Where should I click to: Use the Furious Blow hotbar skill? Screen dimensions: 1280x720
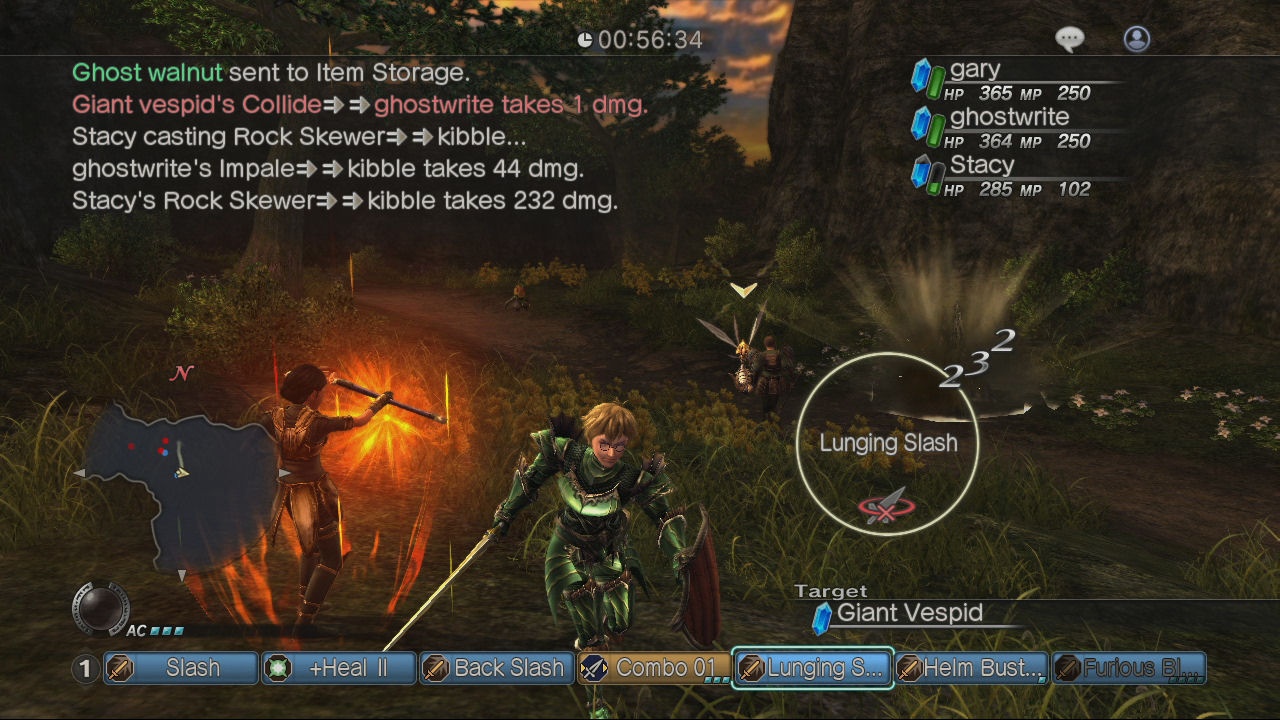tap(1129, 668)
